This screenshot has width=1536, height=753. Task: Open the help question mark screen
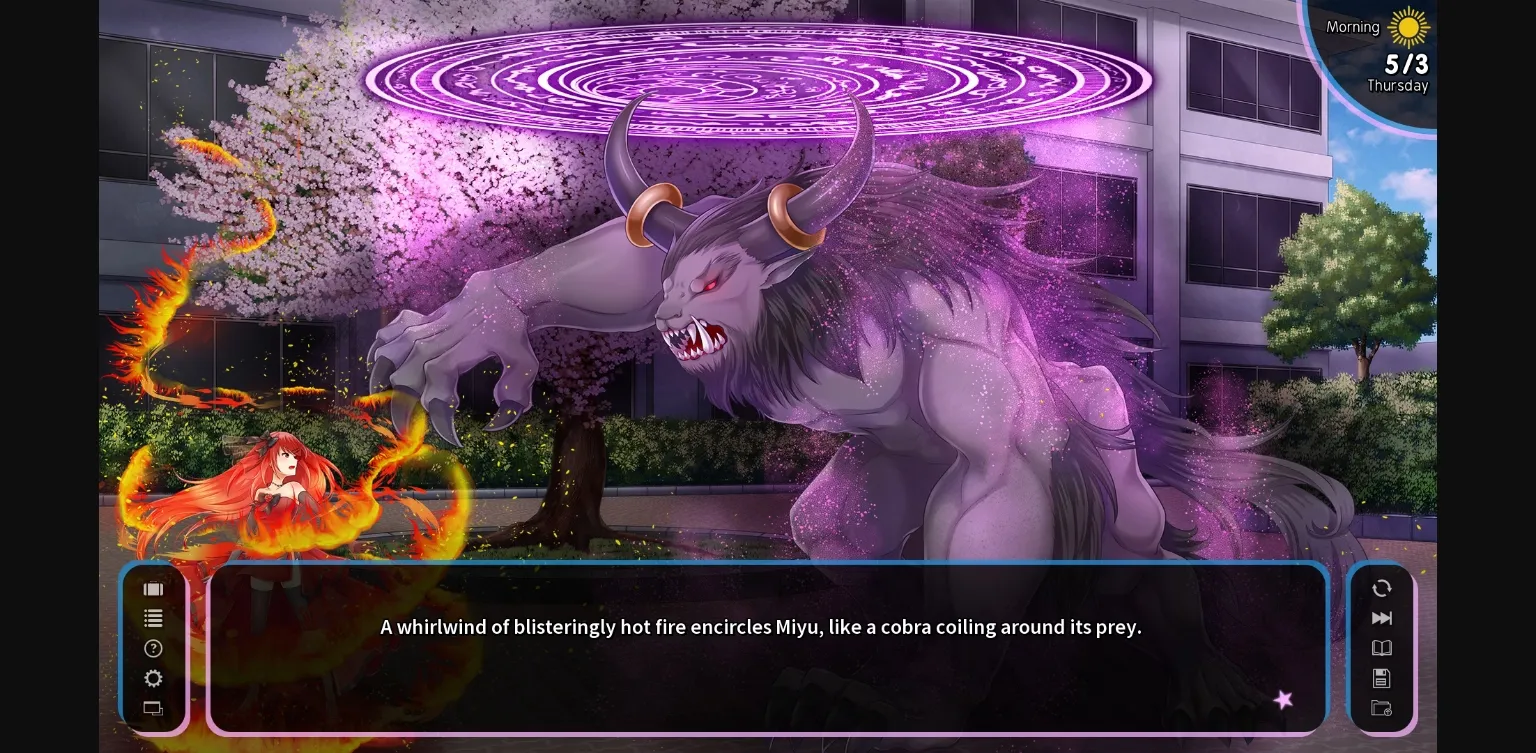tap(153, 648)
